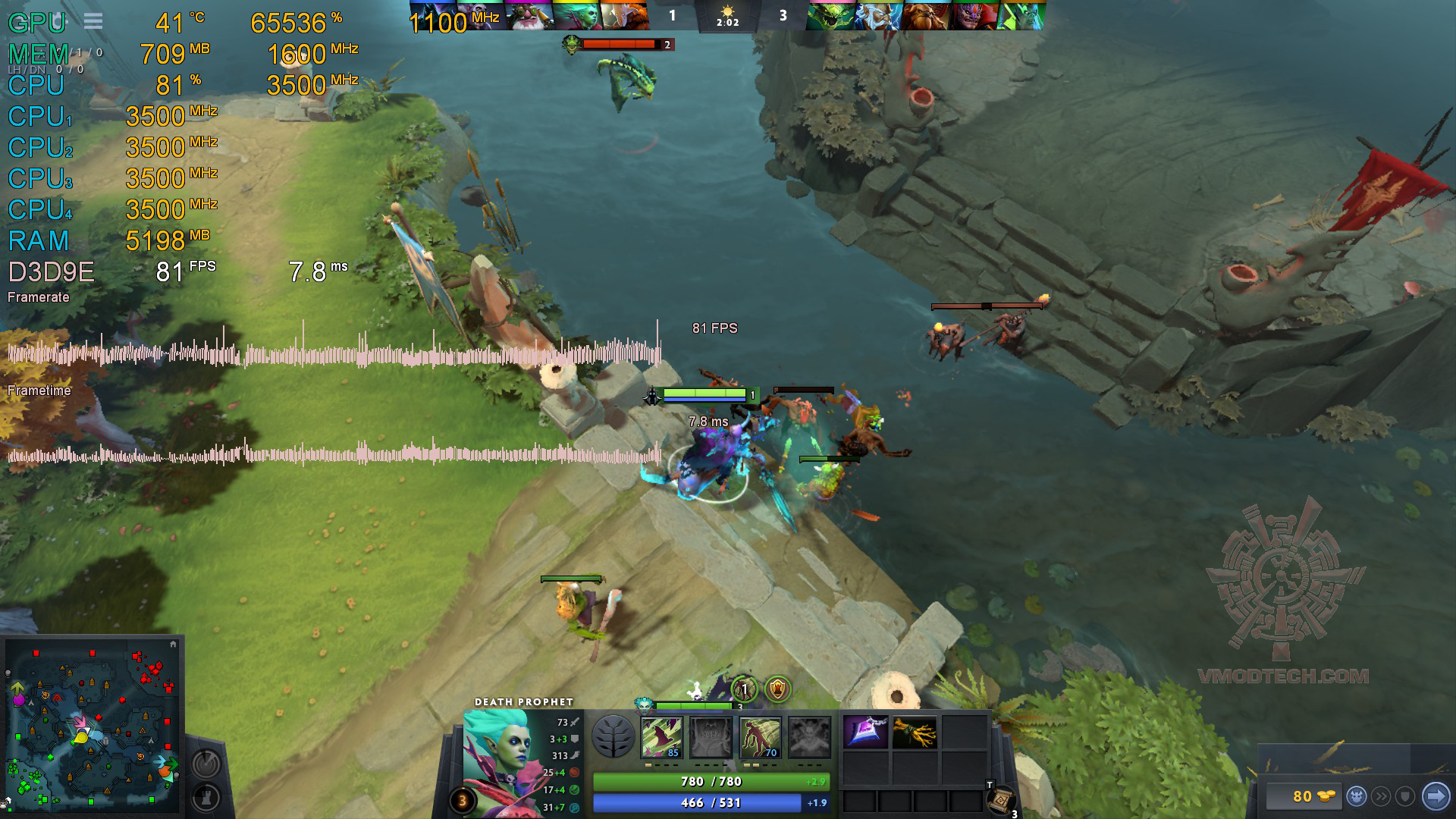
Task: Click the courier shield button
Action: 1405,796
